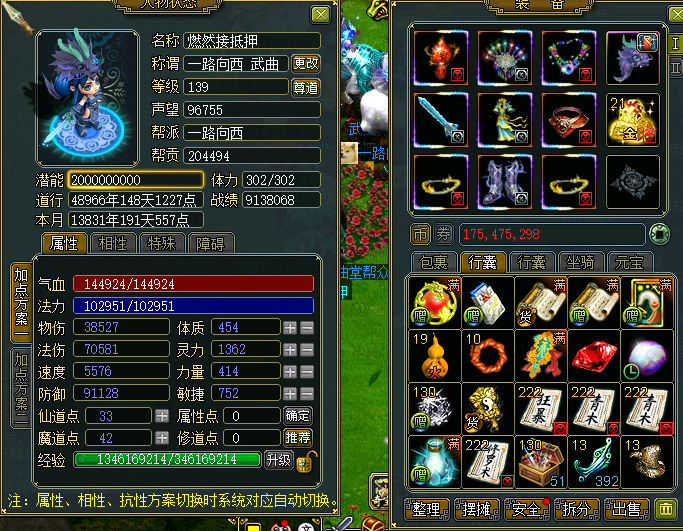Confirm attribute points with 确定
Screen dimensions: 683x531
[298, 415]
